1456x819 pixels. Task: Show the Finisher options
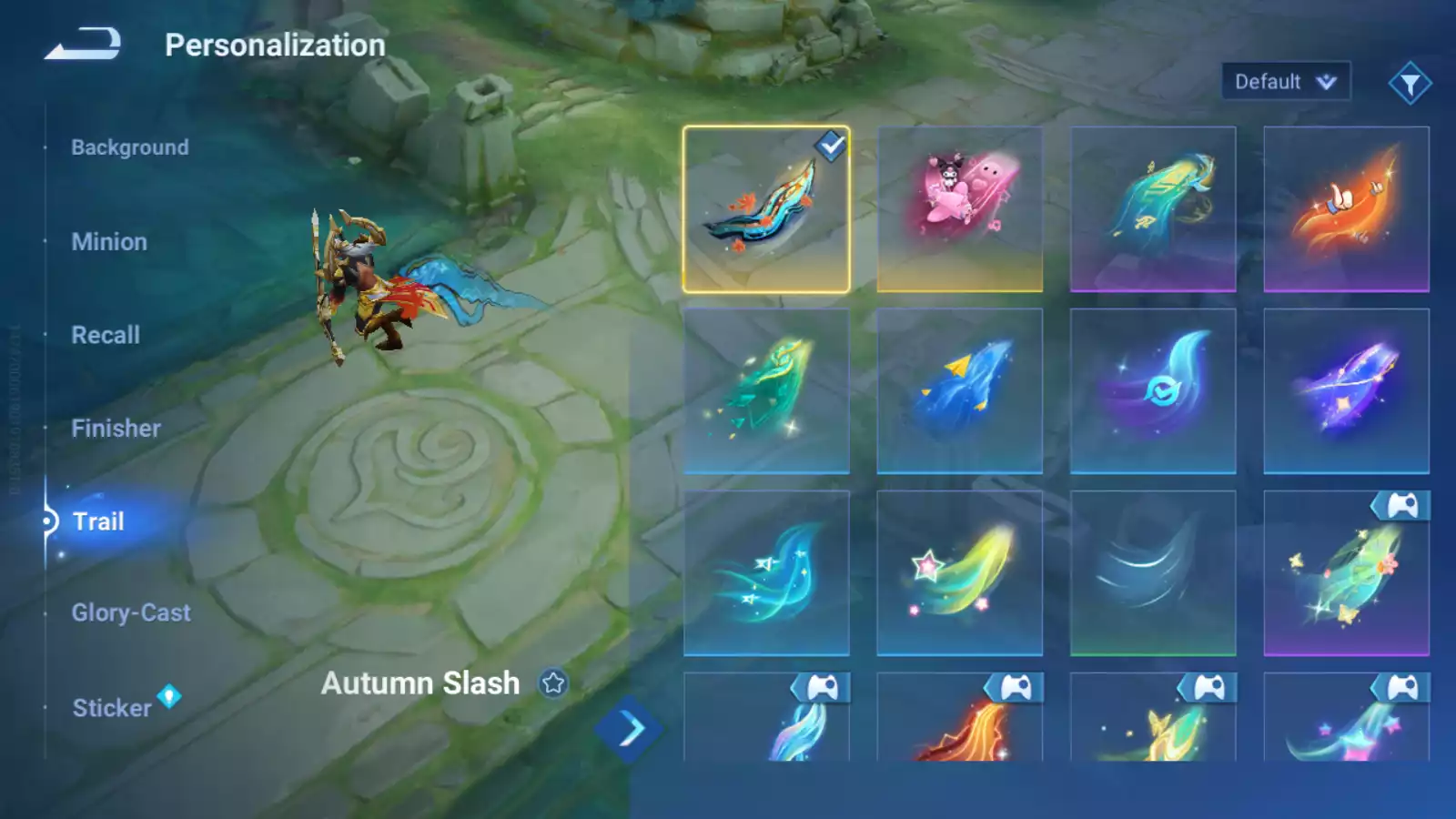(116, 429)
